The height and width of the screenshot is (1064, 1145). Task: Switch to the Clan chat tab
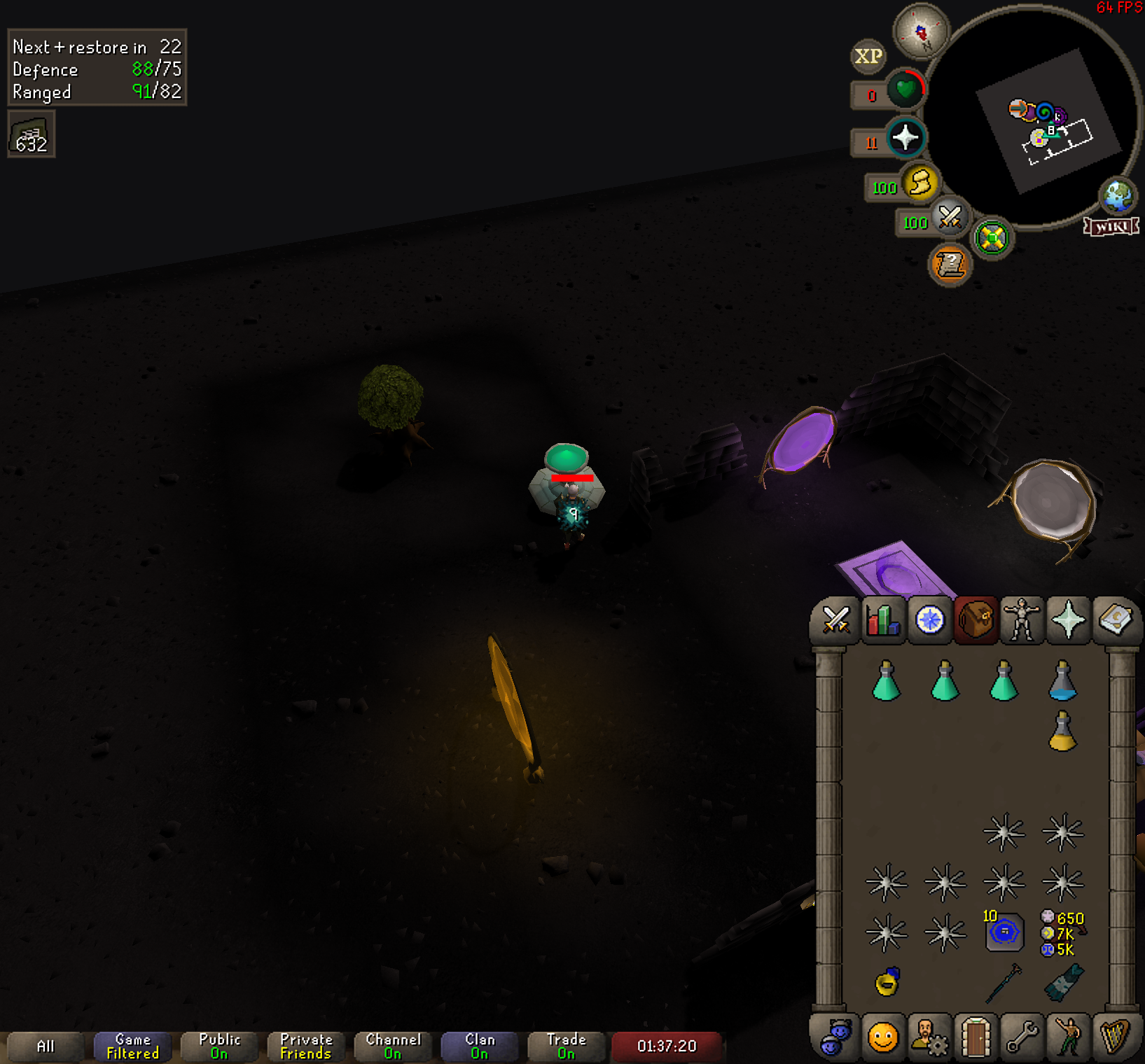point(480,1046)
